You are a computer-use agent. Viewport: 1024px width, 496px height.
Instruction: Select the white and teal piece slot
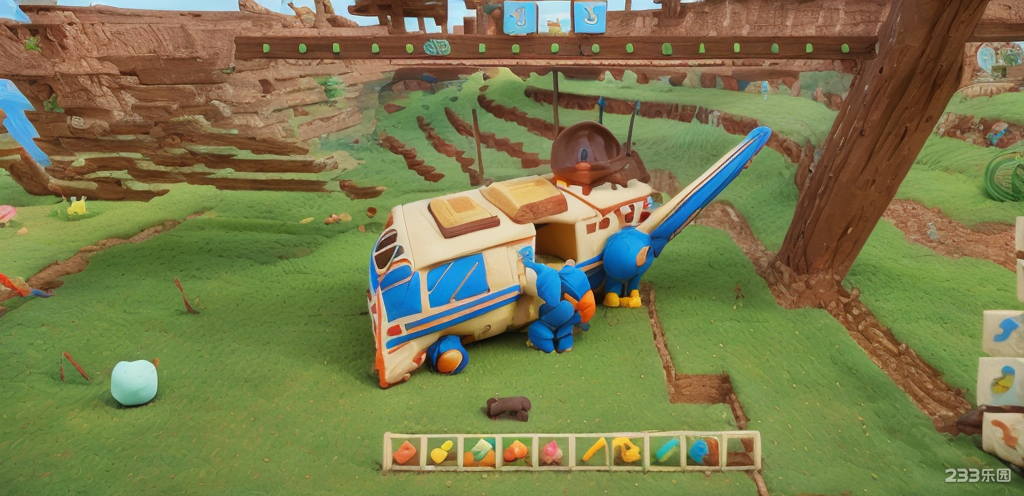[x=480, y=452]
